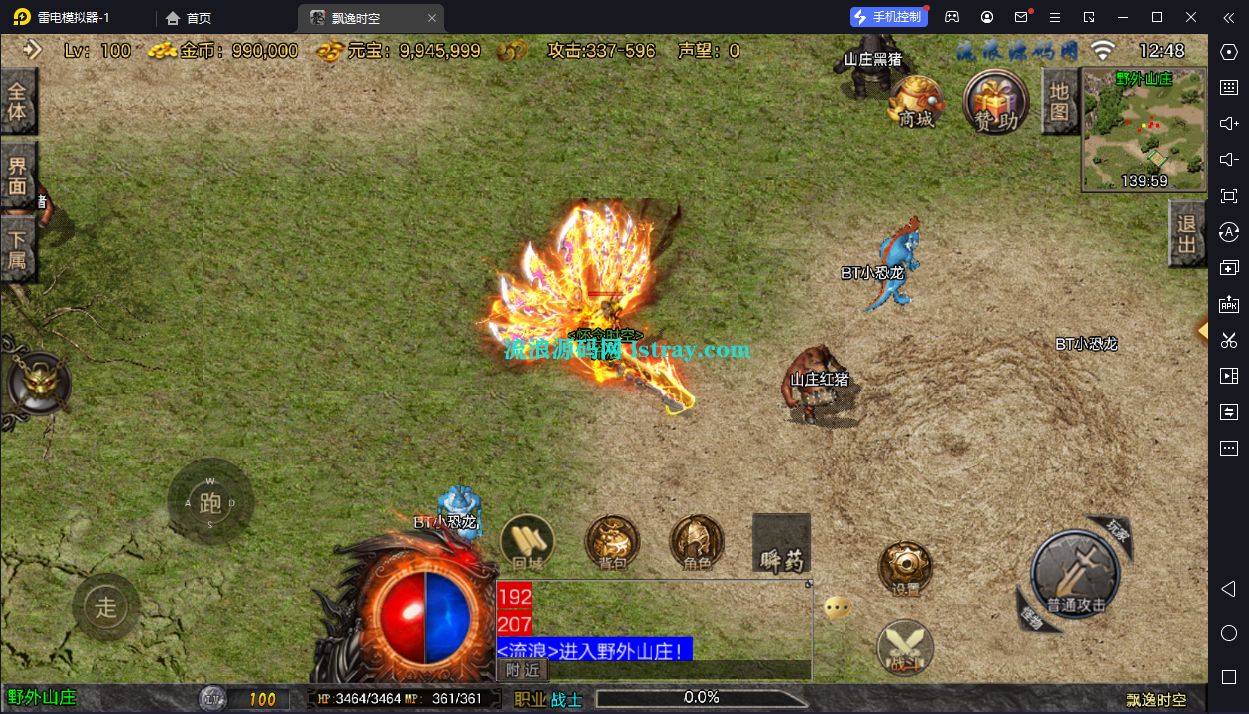
Task: Use the 回城 return-to-town scroll
Action: click(526, 544)
